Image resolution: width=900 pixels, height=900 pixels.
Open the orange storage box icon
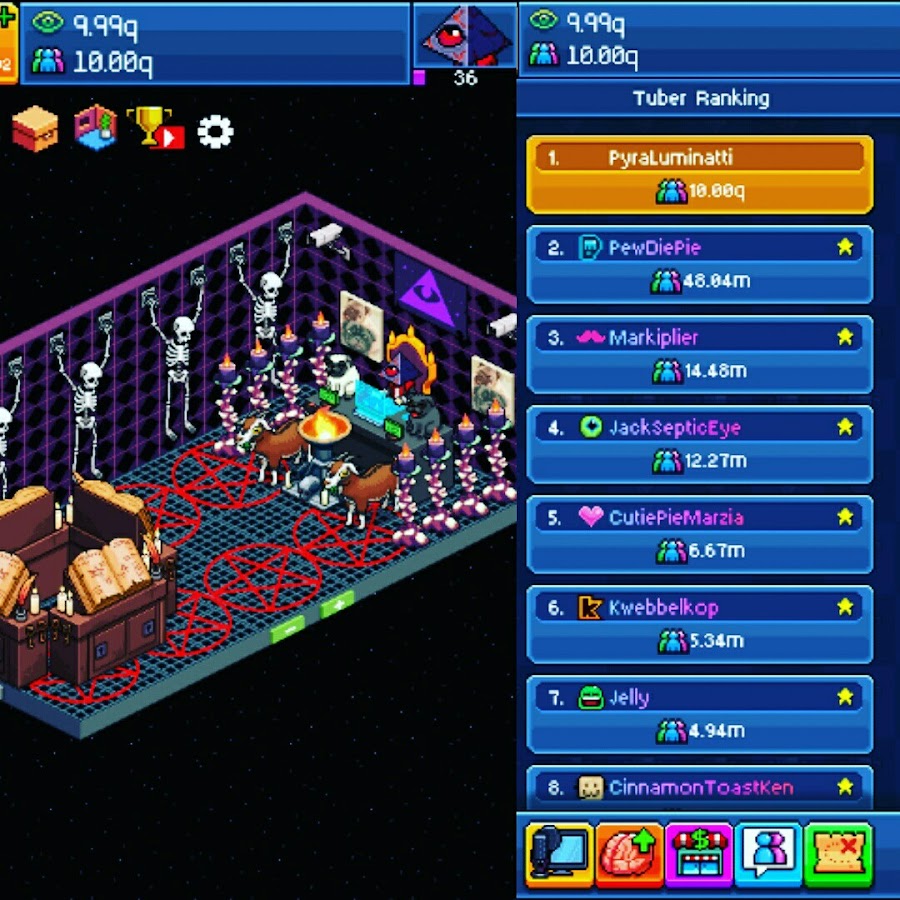click(35, 130)
